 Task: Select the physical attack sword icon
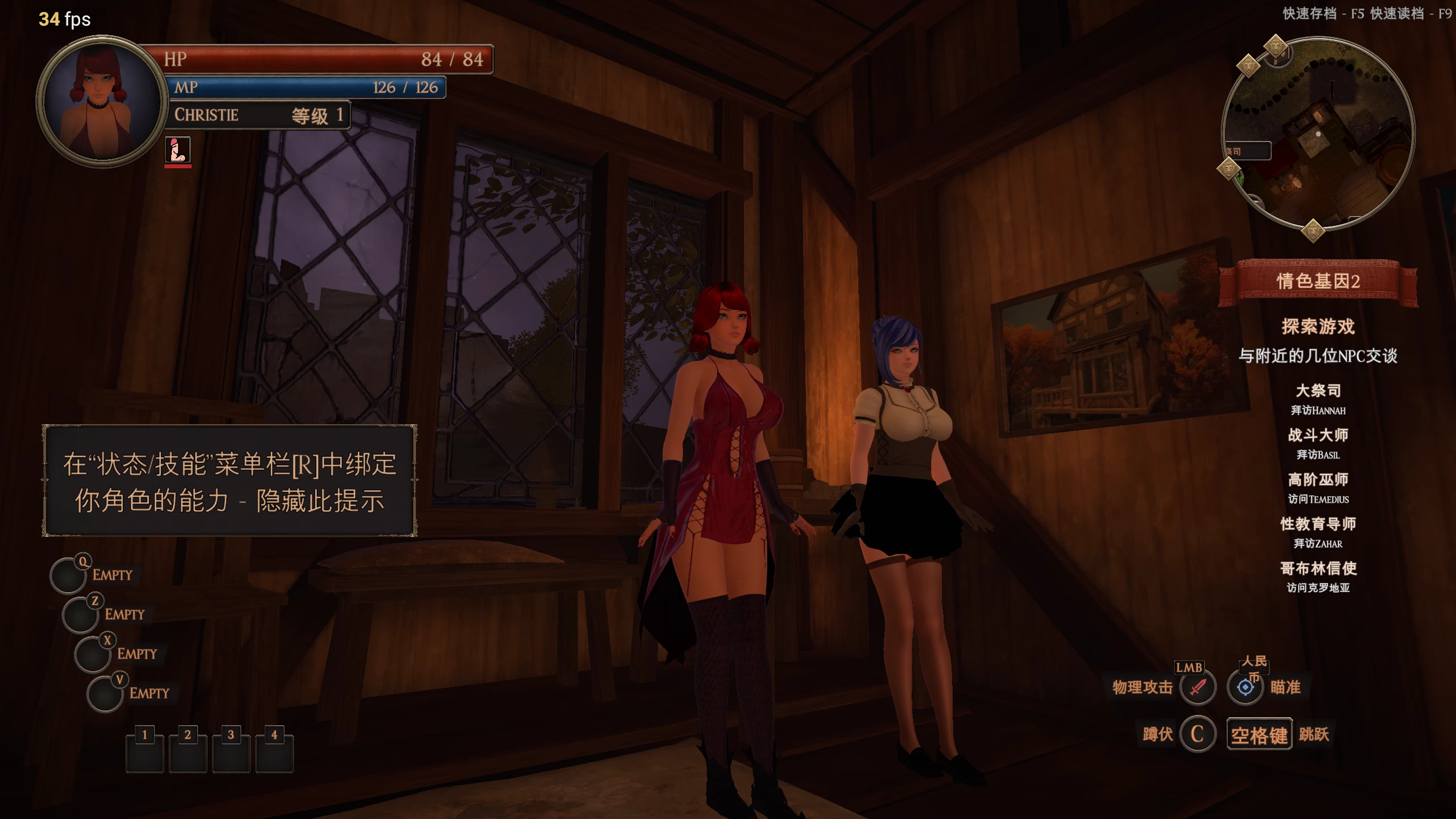1198,686
